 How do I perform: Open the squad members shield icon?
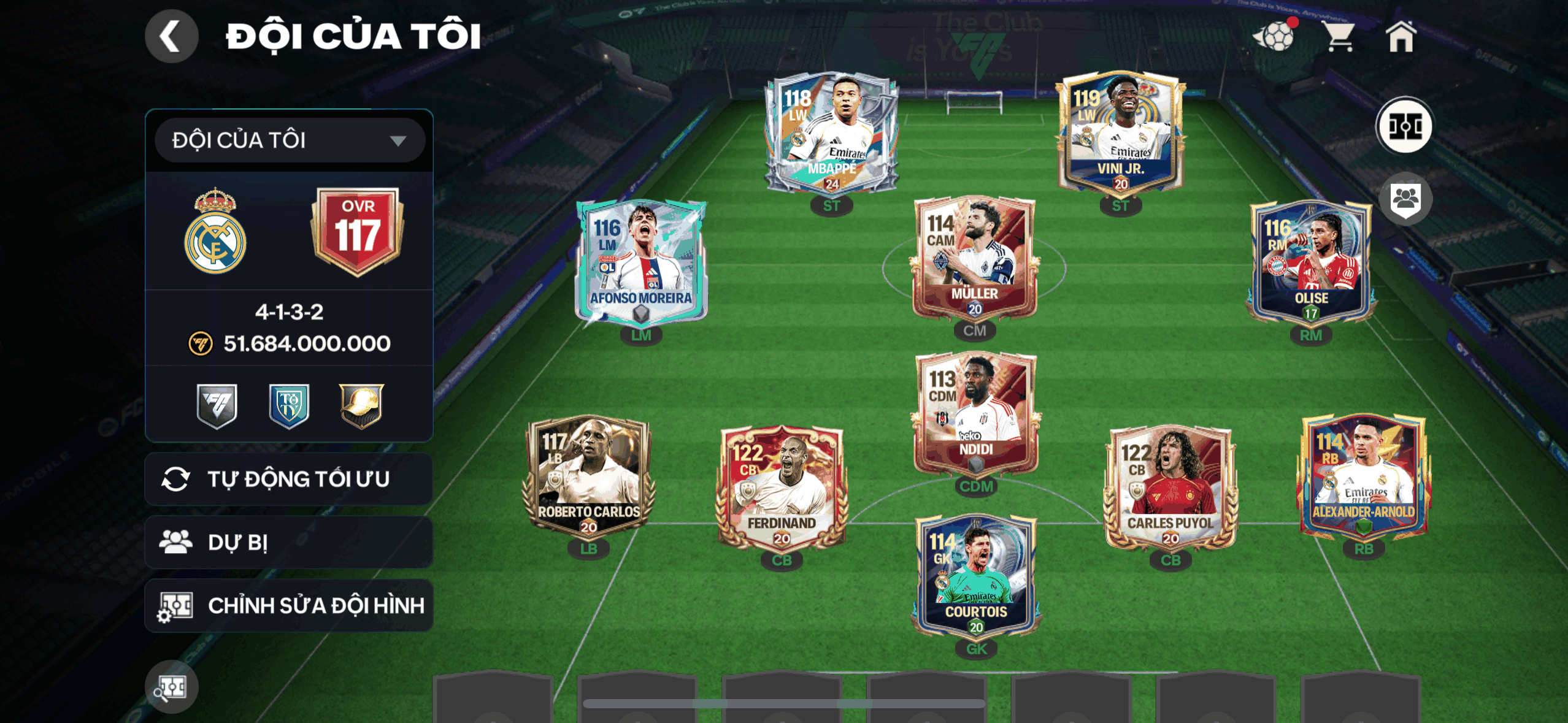pos(1405,200)
